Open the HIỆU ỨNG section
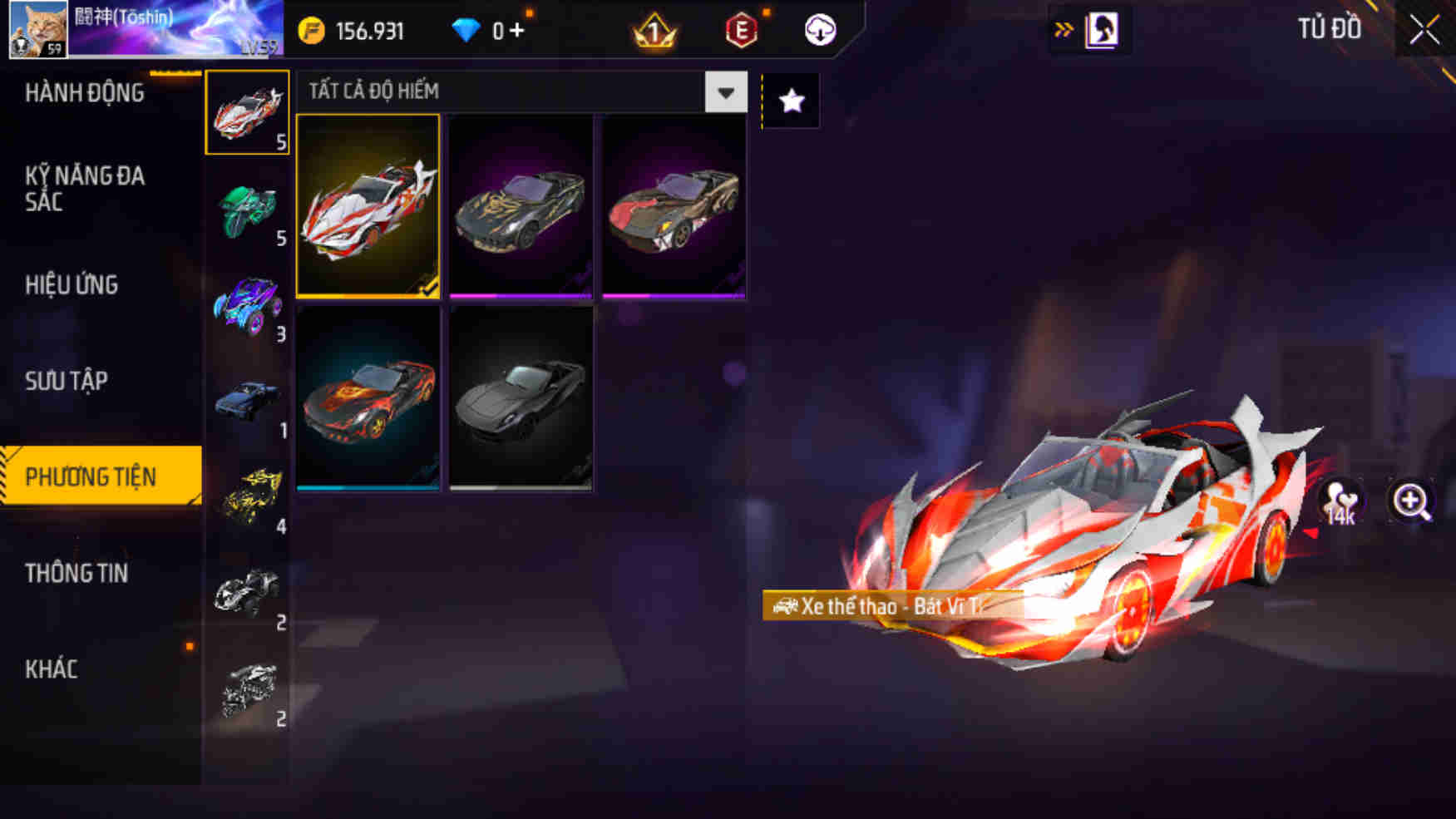Screen dimensions: 1456x819 tap(70, 285)
